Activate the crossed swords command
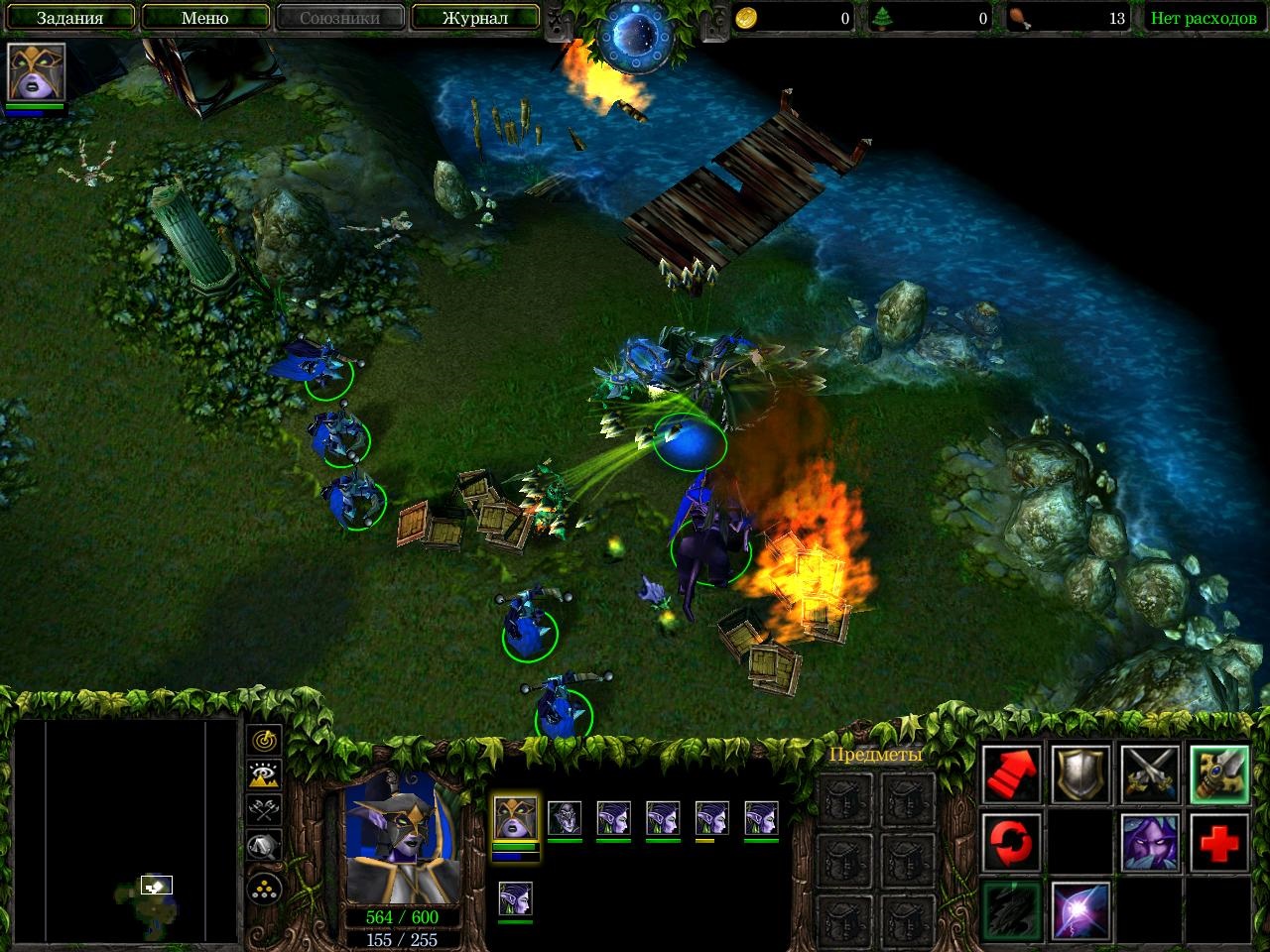The width and height of the screenshot is (1270, 952). tap(1150, 774)
